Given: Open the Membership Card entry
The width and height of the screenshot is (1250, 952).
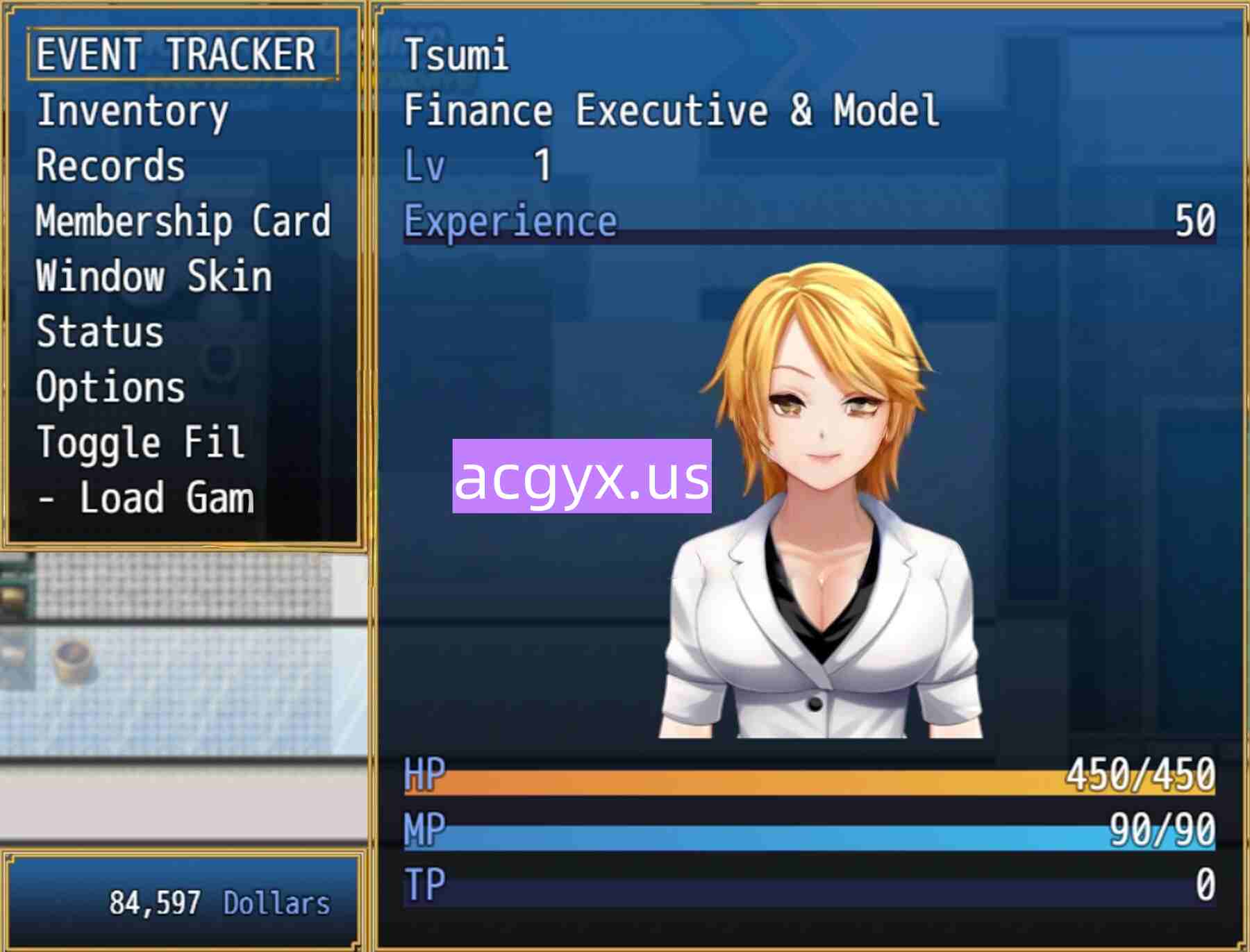Looking at the screenshot, I should click(183, 222).
